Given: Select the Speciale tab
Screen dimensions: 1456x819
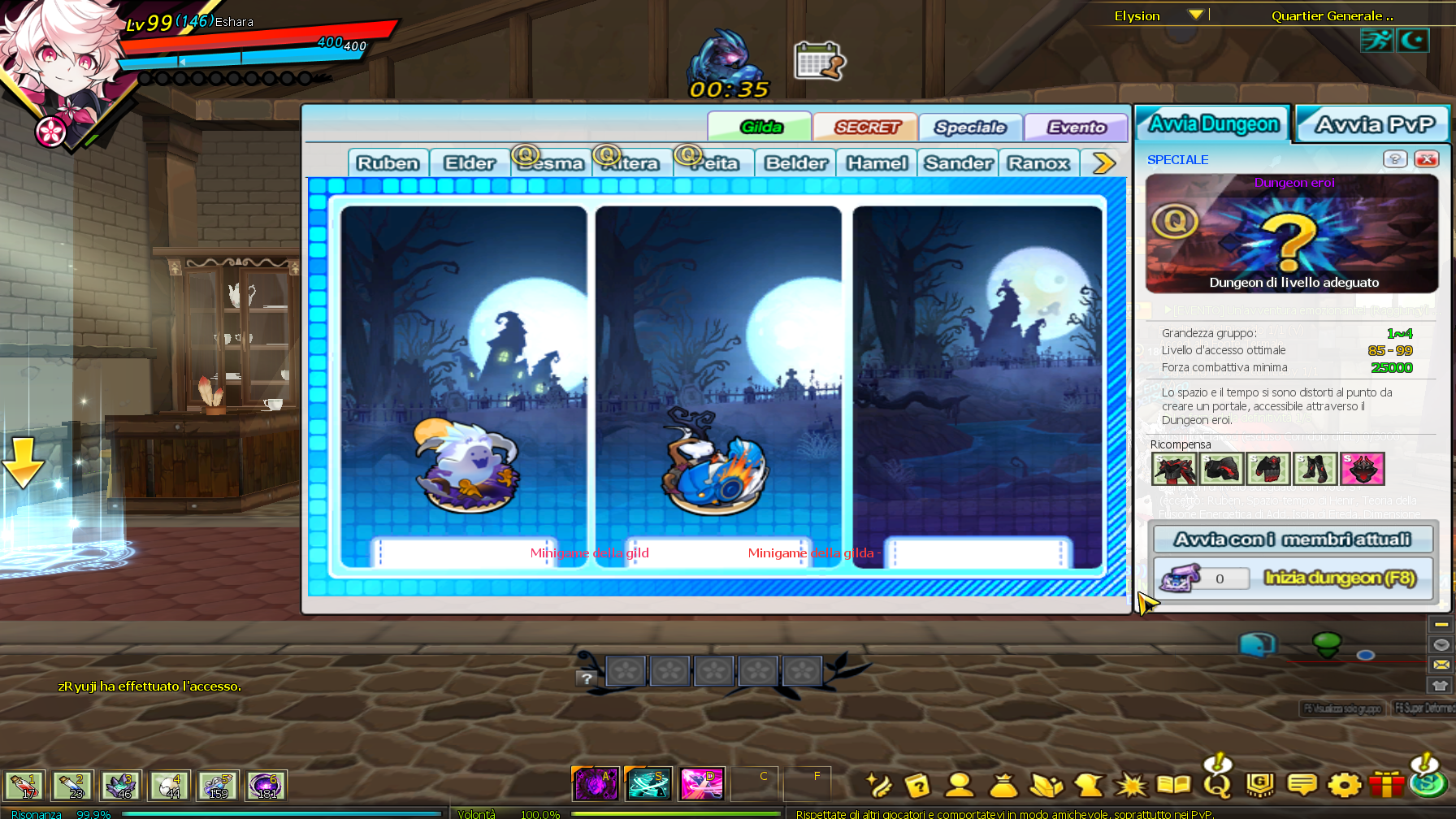Looking at the screenshot, I should [970, 127].
